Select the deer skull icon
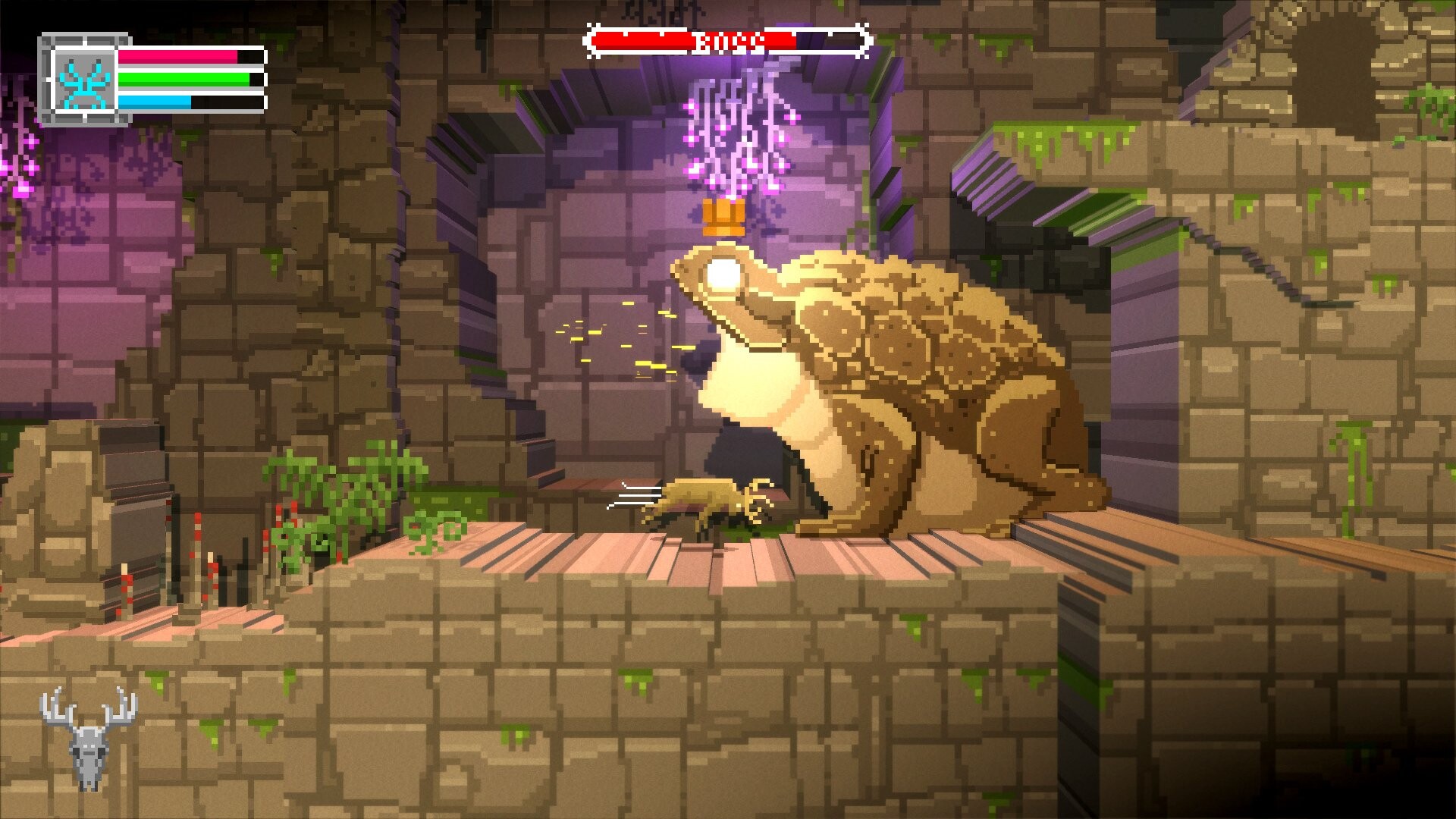Screen dimensions: 1456x819 pyautogui.click(x=88, y=739)
